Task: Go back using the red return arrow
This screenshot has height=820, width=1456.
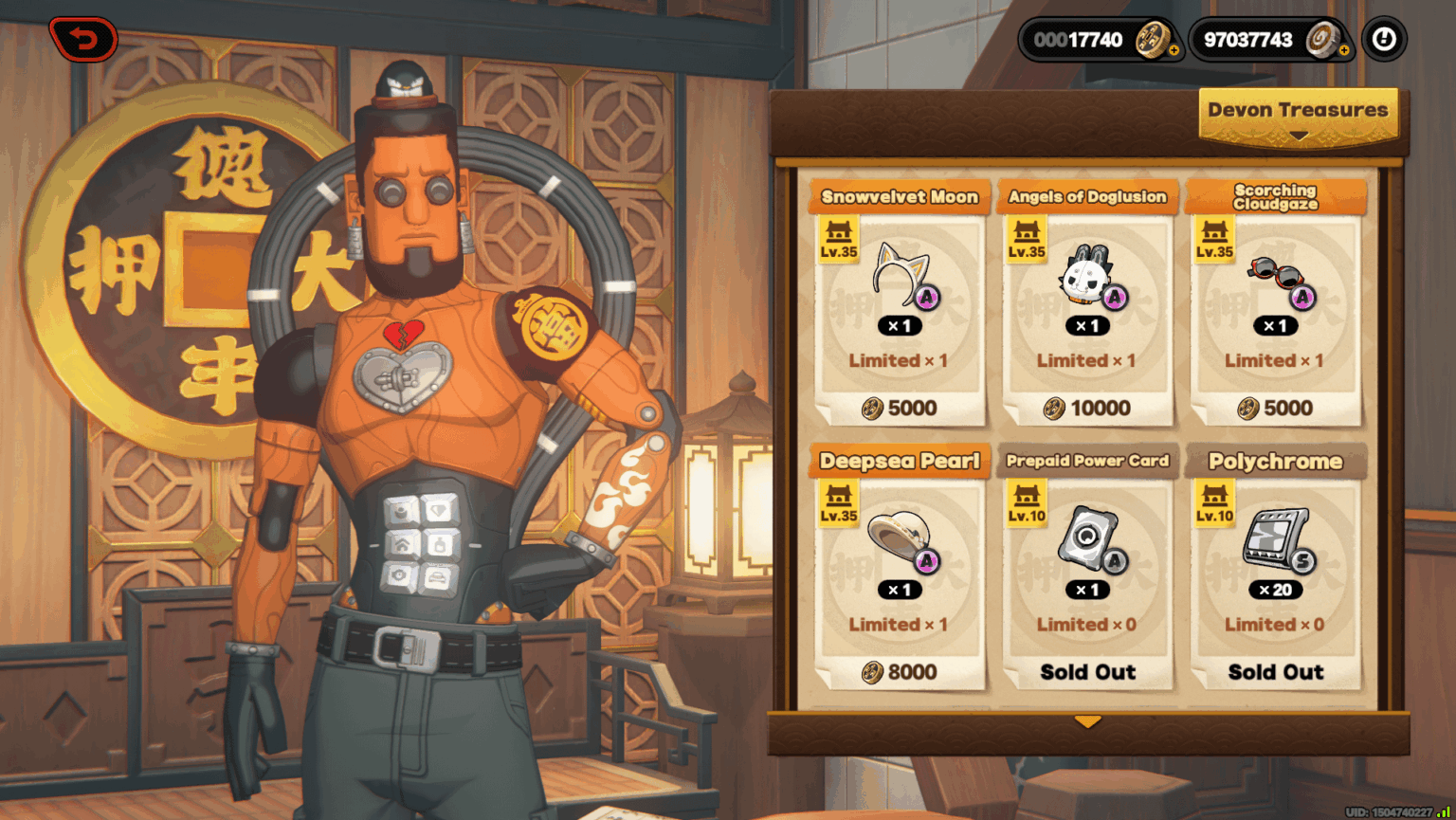Action: pos(83,40)
